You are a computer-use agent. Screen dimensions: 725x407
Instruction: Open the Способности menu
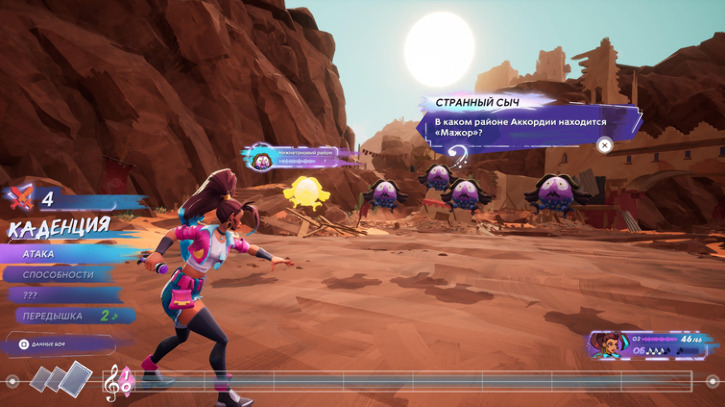coord(62,275)
